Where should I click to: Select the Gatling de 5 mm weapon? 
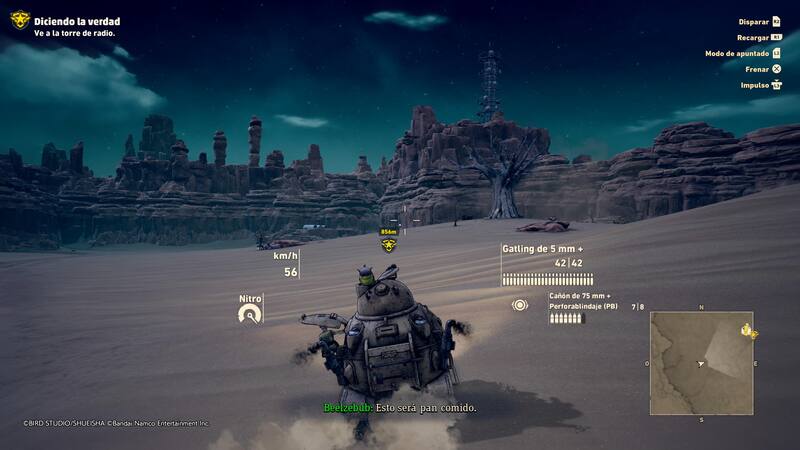pos(542,249)
